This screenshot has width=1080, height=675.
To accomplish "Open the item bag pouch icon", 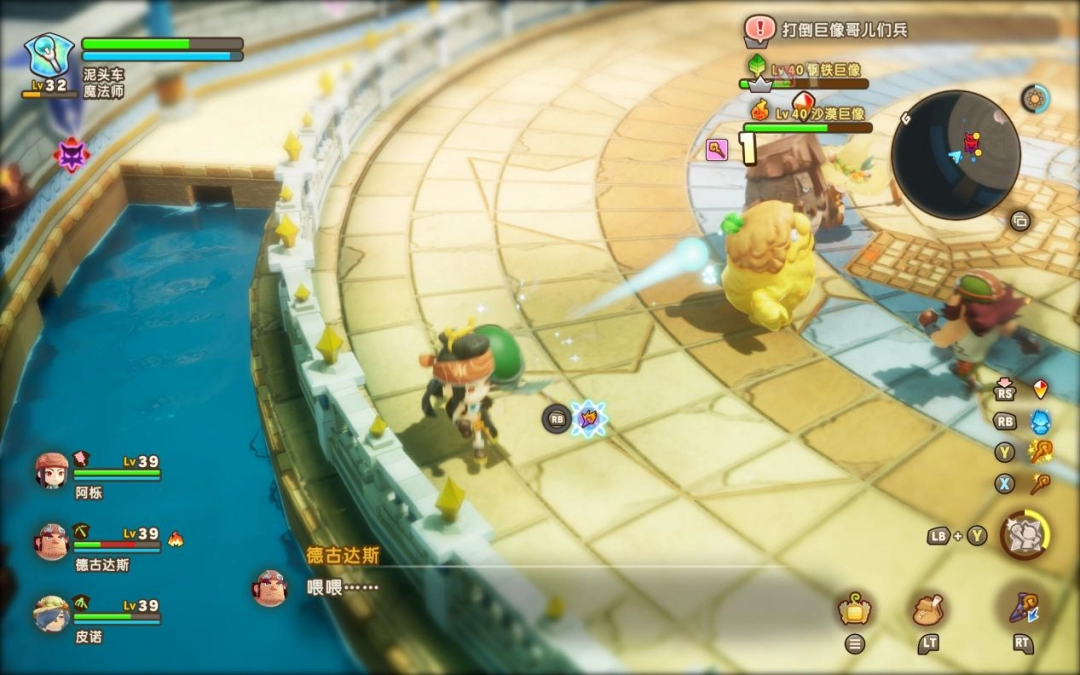I will (x=928, y=608).
